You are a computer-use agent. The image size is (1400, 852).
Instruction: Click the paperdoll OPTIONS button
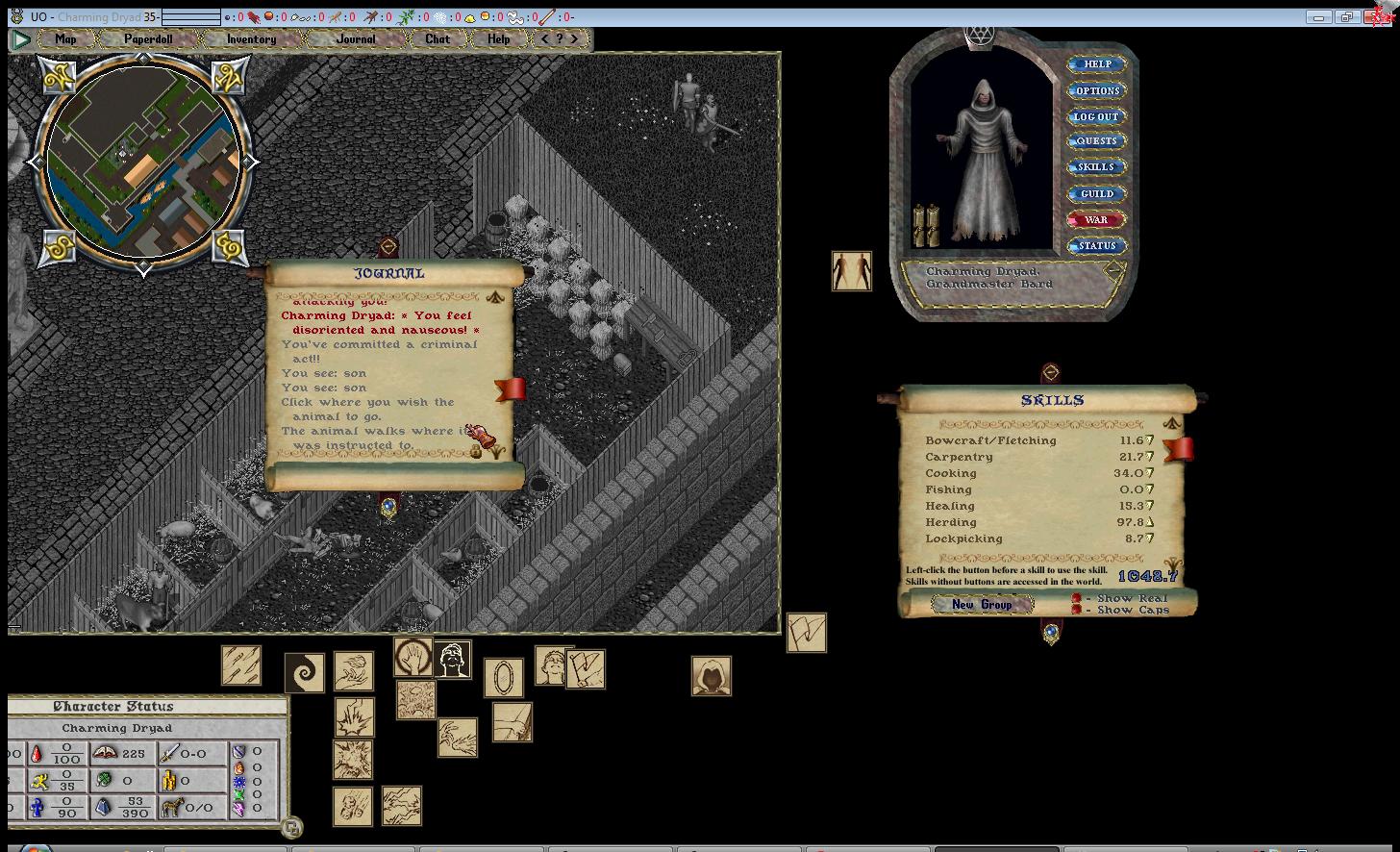(x=1097, y=90)
